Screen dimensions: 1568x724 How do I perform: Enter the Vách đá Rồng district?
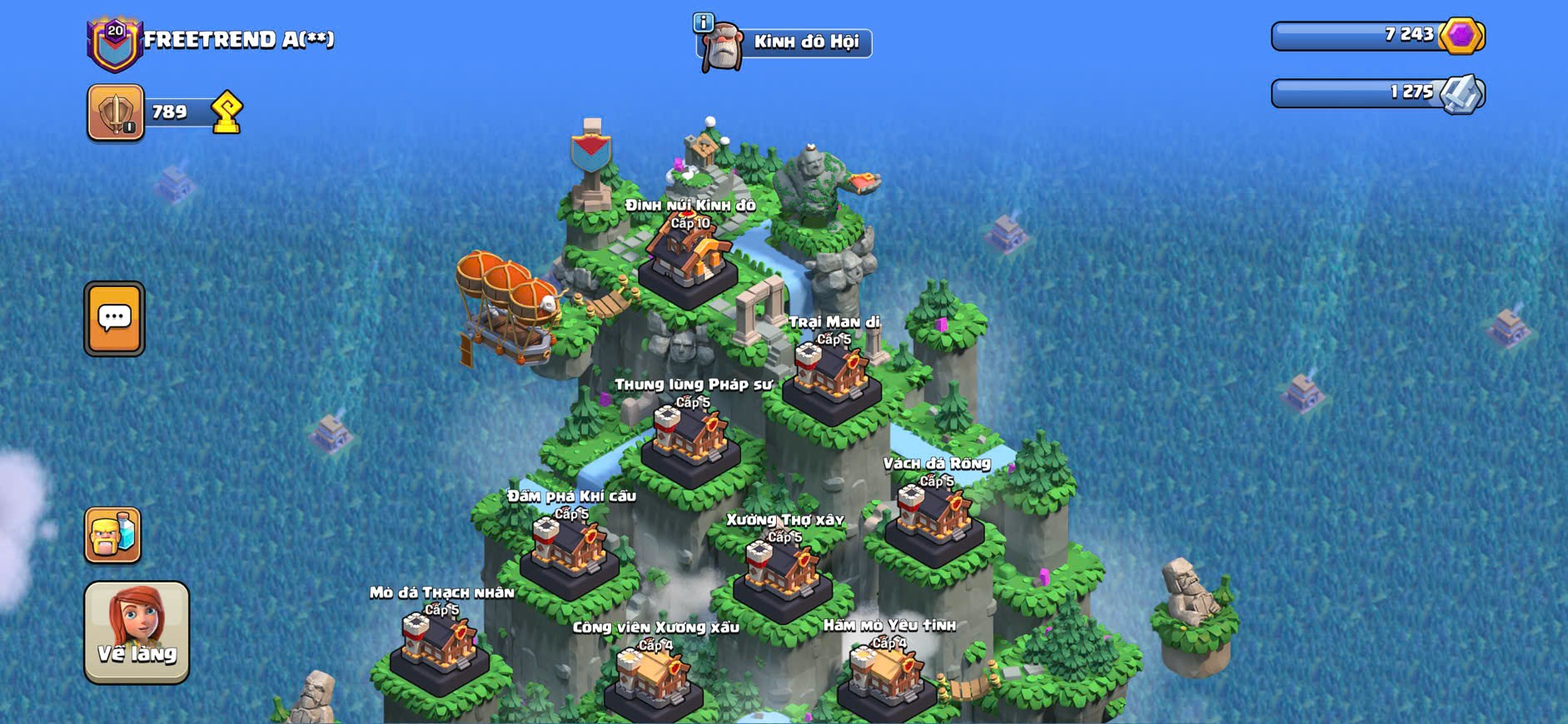pos(934,519)
